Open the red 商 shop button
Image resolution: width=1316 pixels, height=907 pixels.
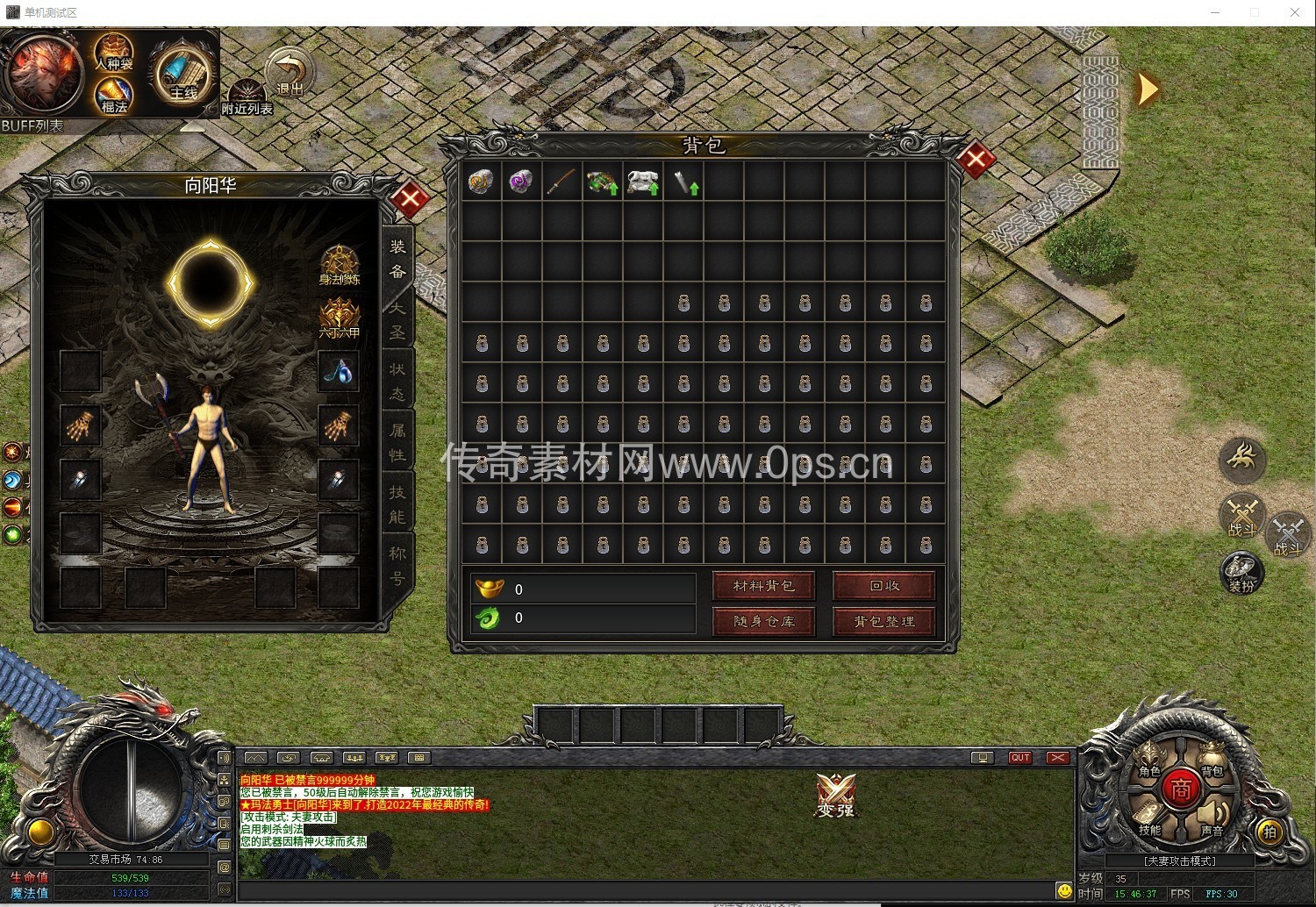pos(1181,789)
